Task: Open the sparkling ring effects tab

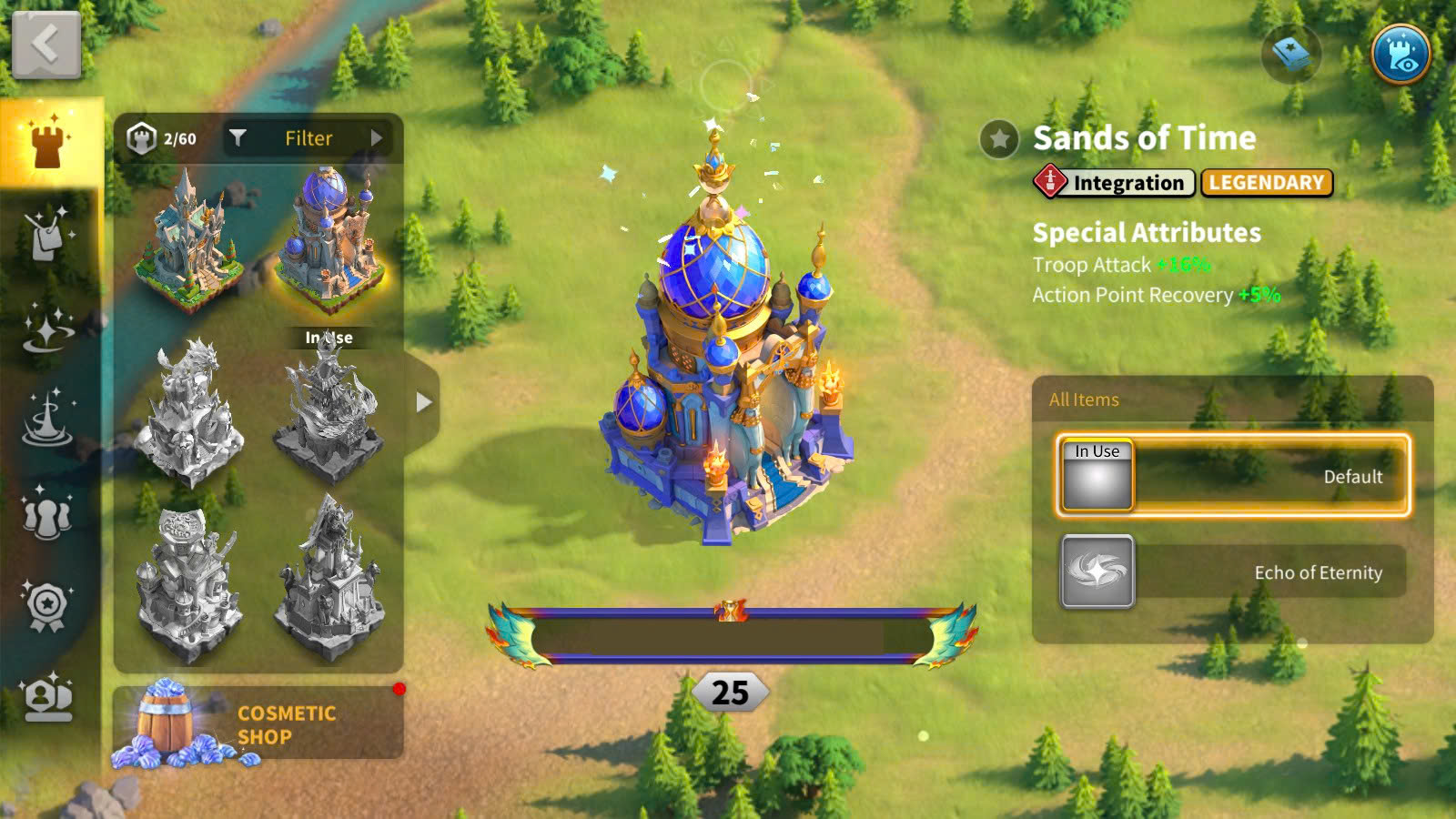Action: pos(47,328)
